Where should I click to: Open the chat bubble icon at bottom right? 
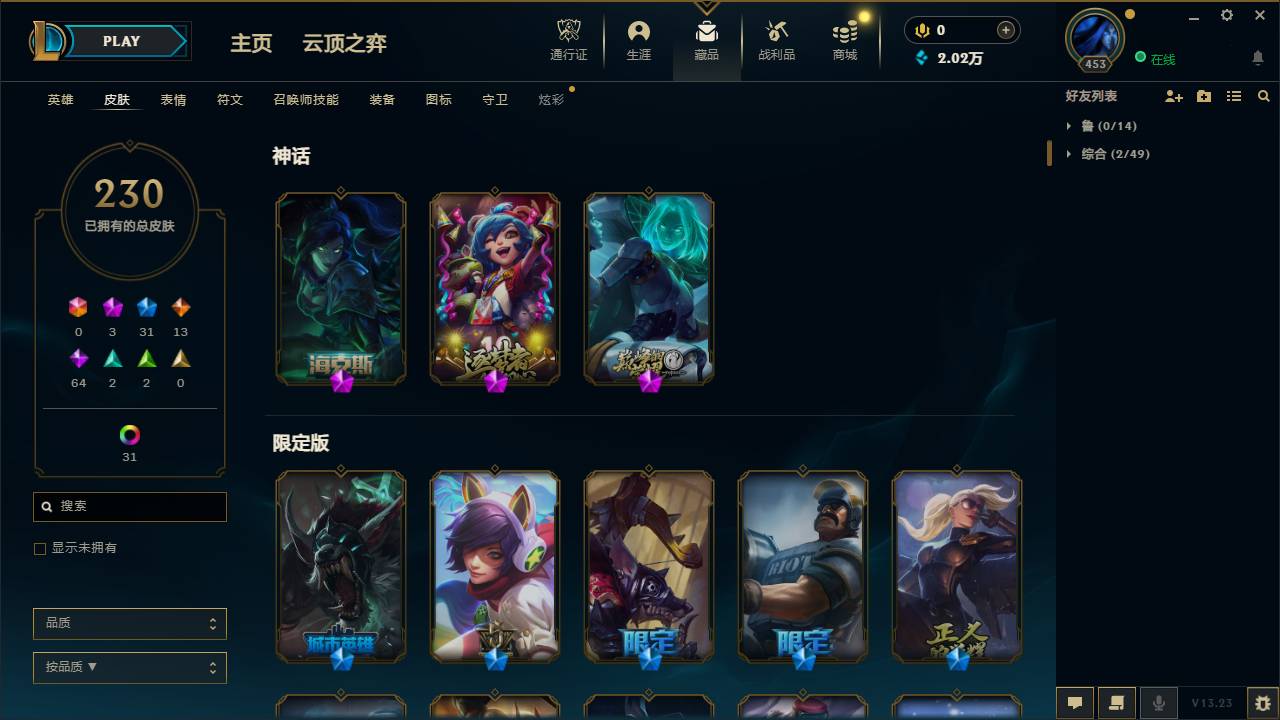(1075, 703)
